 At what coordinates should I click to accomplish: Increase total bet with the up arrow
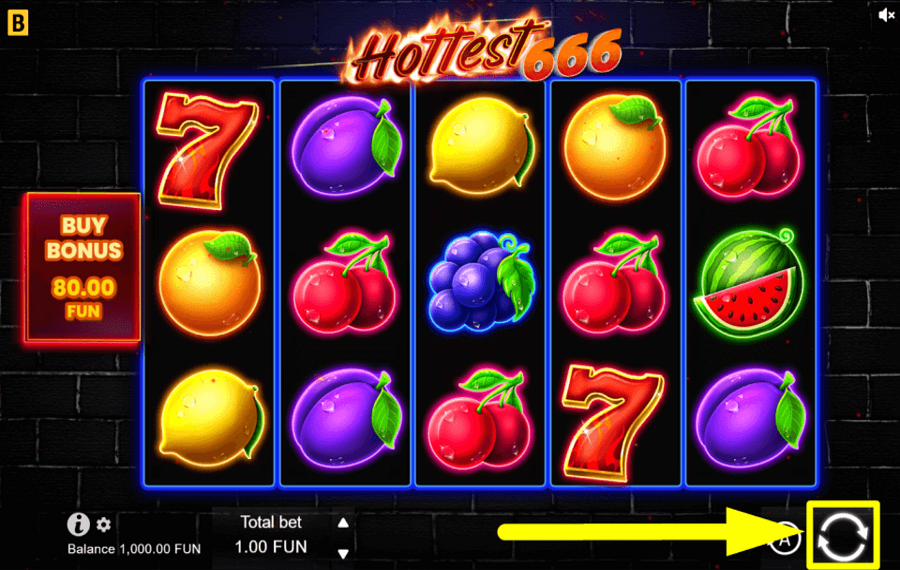click(343, 522)
